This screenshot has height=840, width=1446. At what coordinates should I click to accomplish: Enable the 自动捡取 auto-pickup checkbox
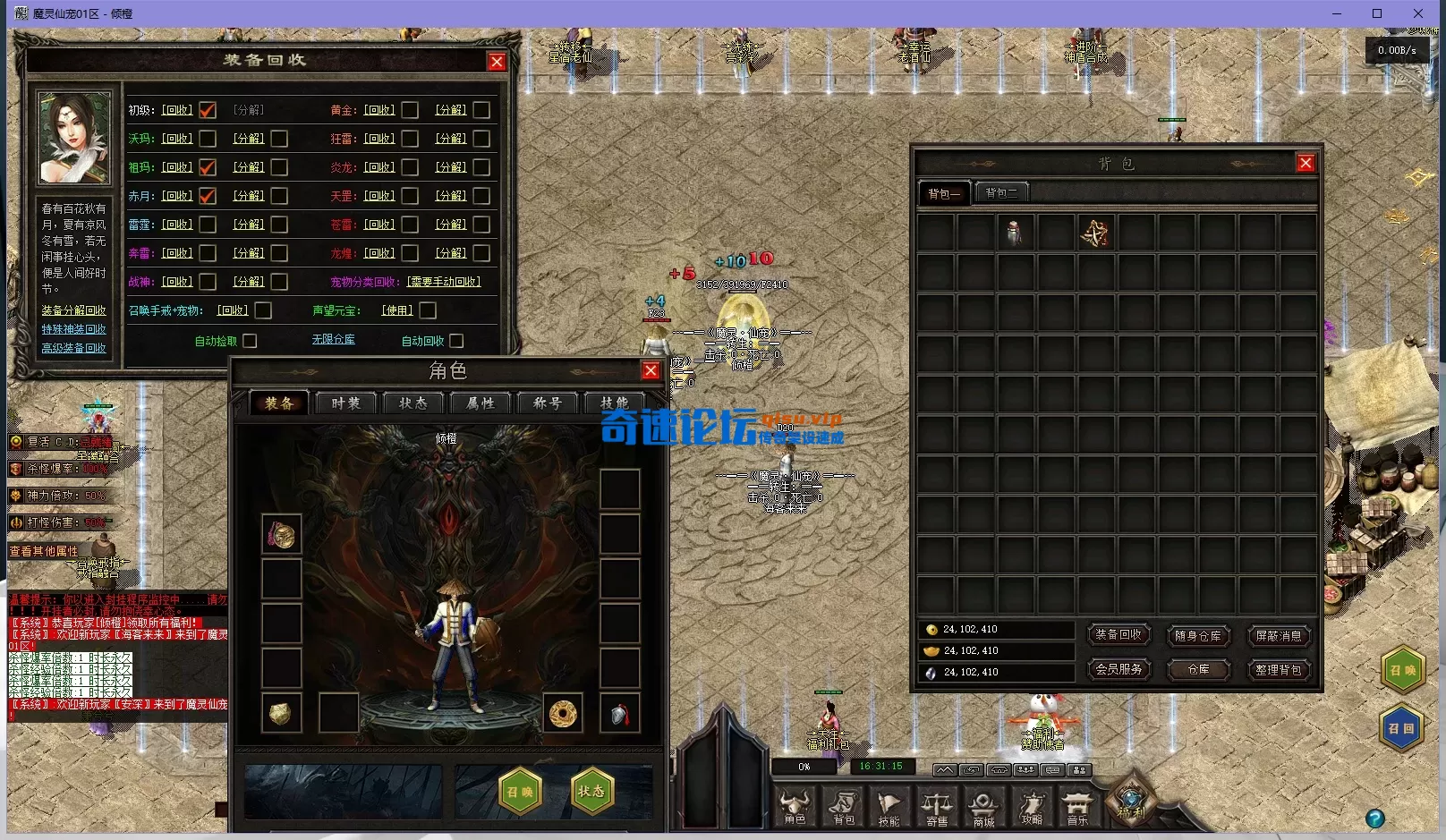point(250,341)
